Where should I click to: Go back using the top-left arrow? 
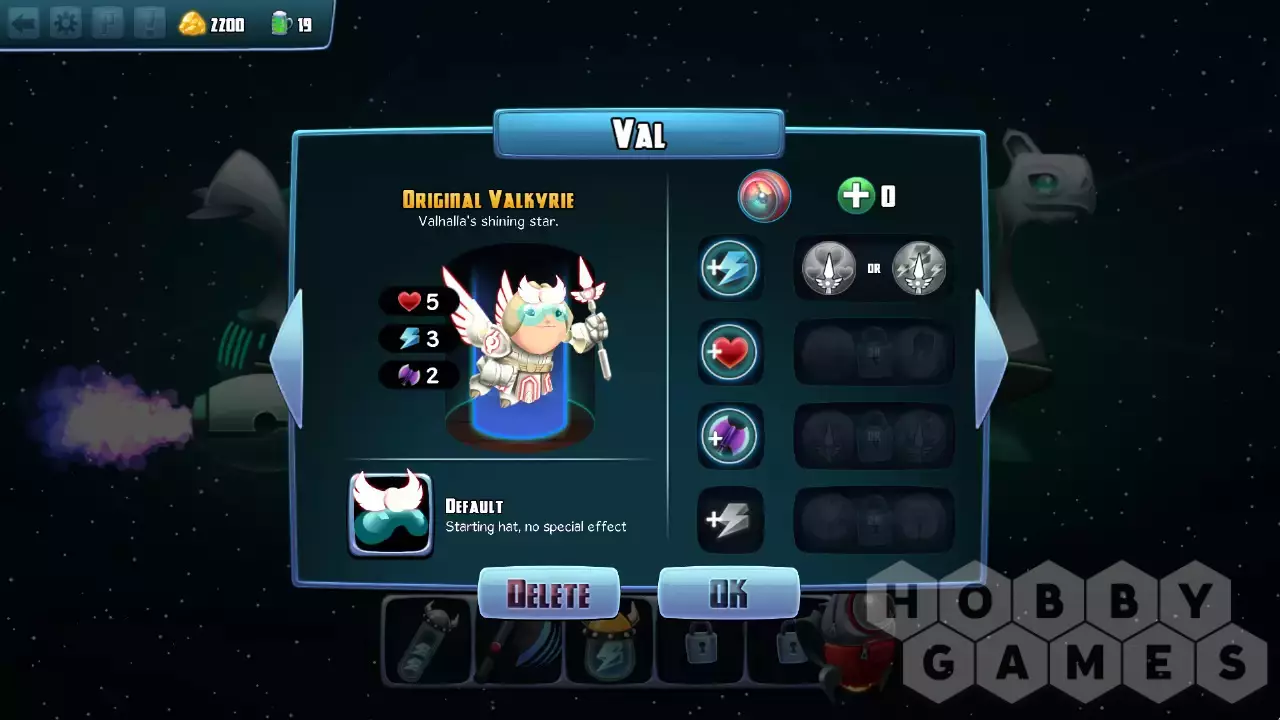pyautogui.click(x=23, y=23)
